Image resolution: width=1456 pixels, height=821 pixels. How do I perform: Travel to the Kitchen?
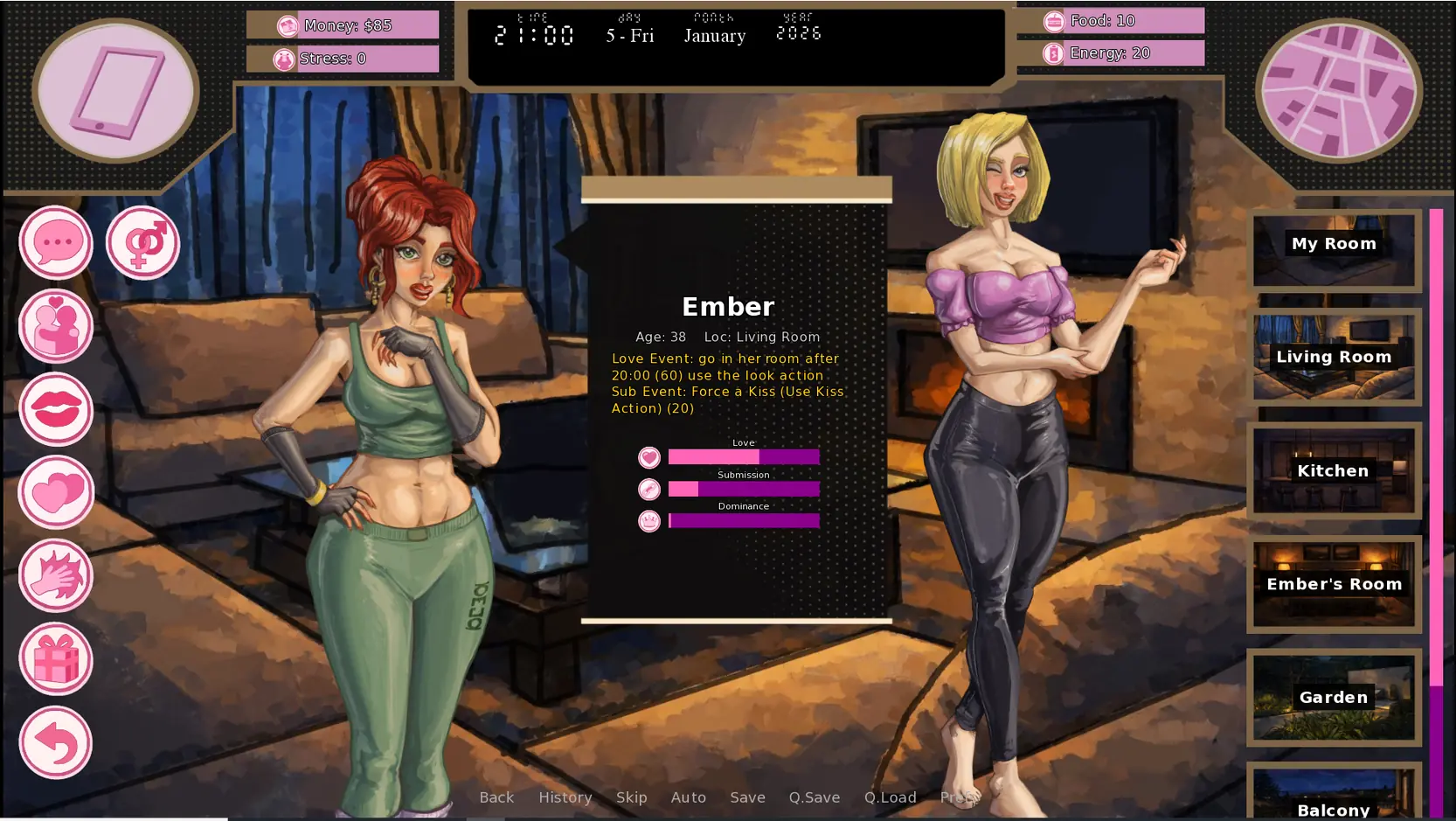1334,470
